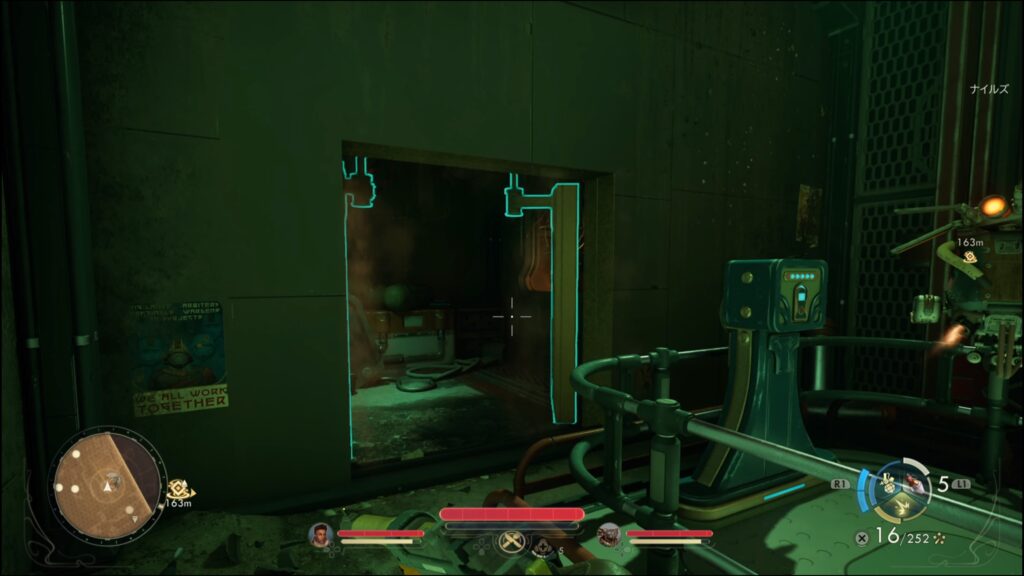This screenshot has width=1024, height=576.
Task: Click the quest marker icon beside the minimap
Action: click(x=180, y=487)
